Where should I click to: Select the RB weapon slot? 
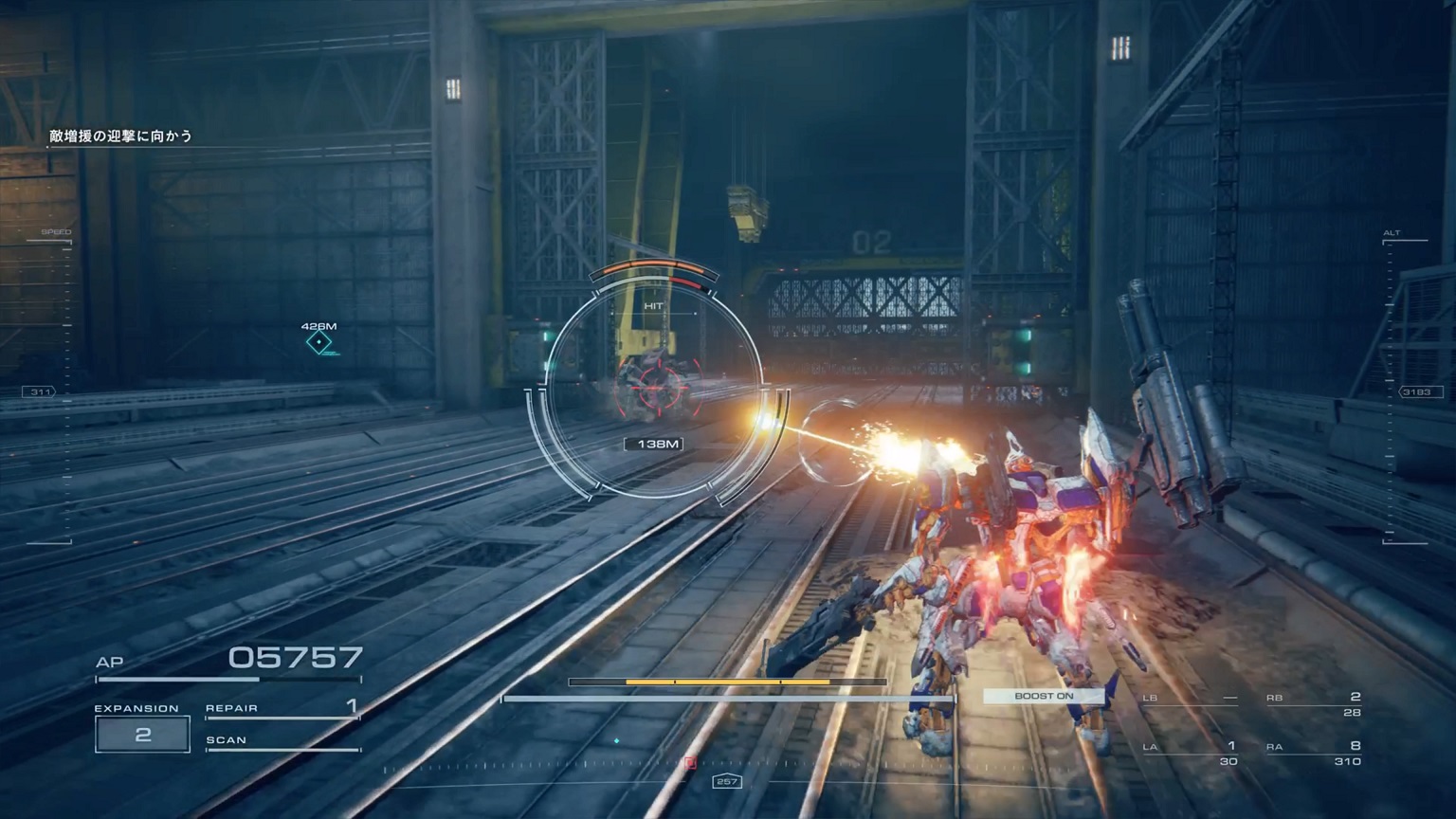click(x=1313, y=704)
